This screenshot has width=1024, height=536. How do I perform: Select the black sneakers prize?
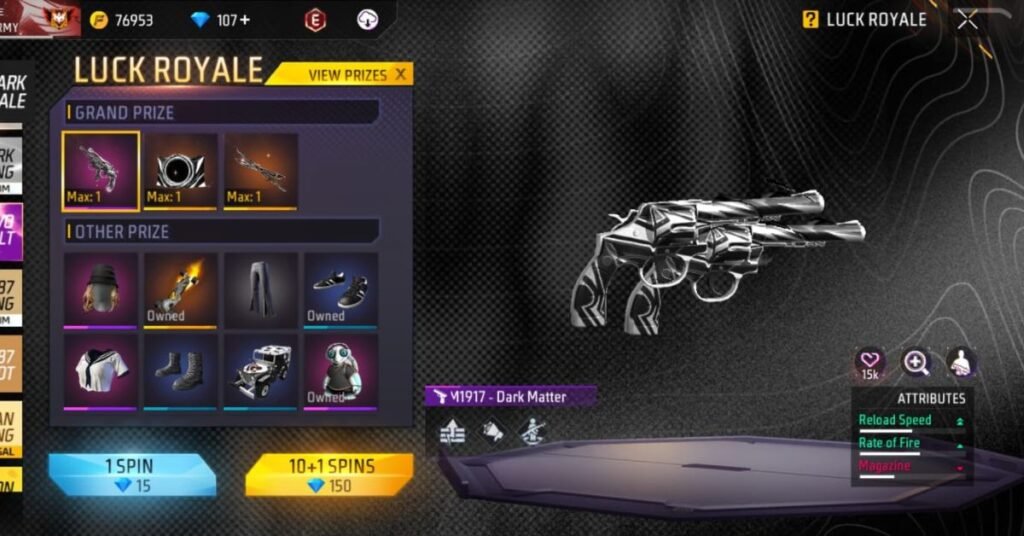[x=341, y=289]
